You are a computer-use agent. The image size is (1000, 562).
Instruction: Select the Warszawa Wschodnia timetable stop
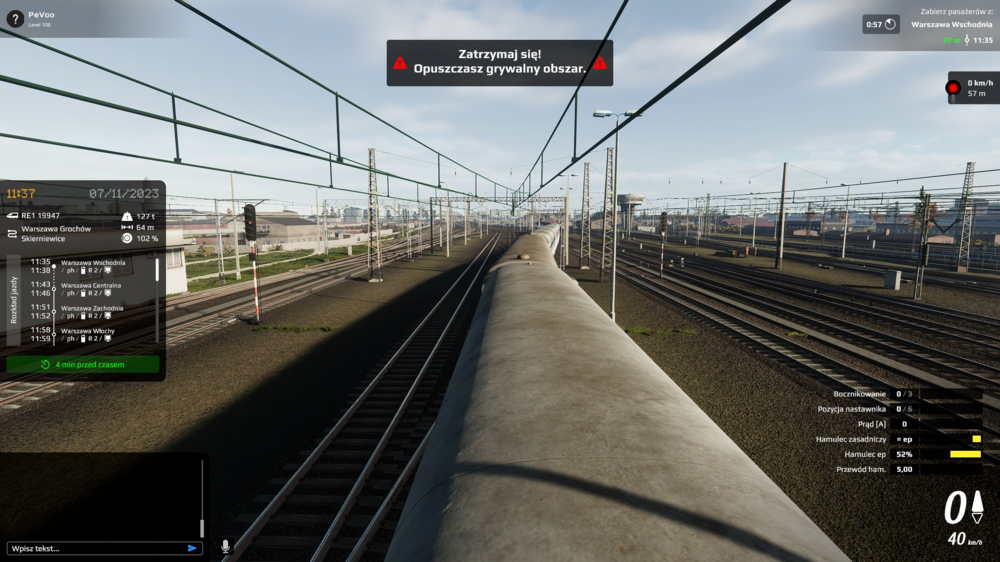[92, 267]
